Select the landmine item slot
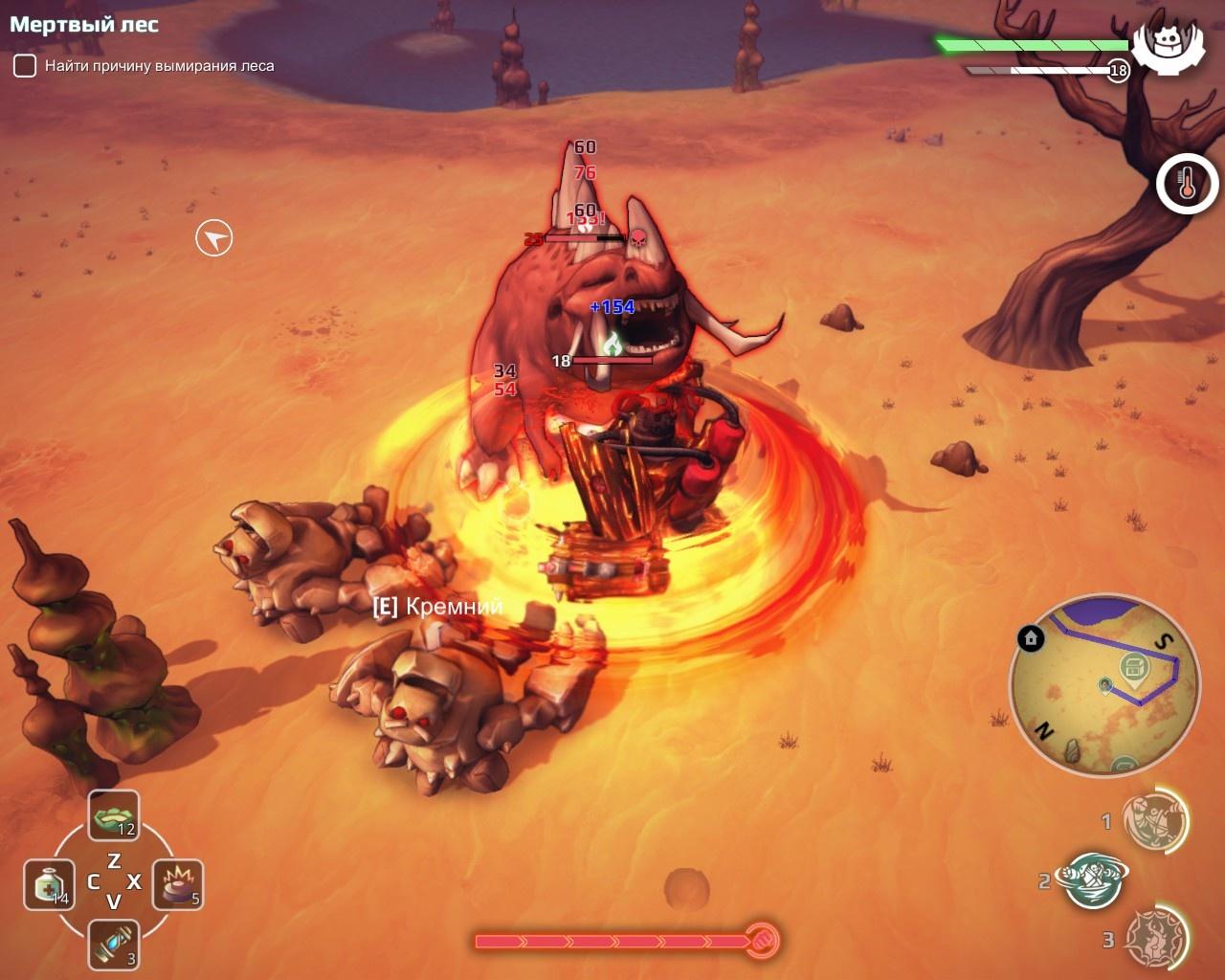1225x980 pixels. (x=178, y=884)
